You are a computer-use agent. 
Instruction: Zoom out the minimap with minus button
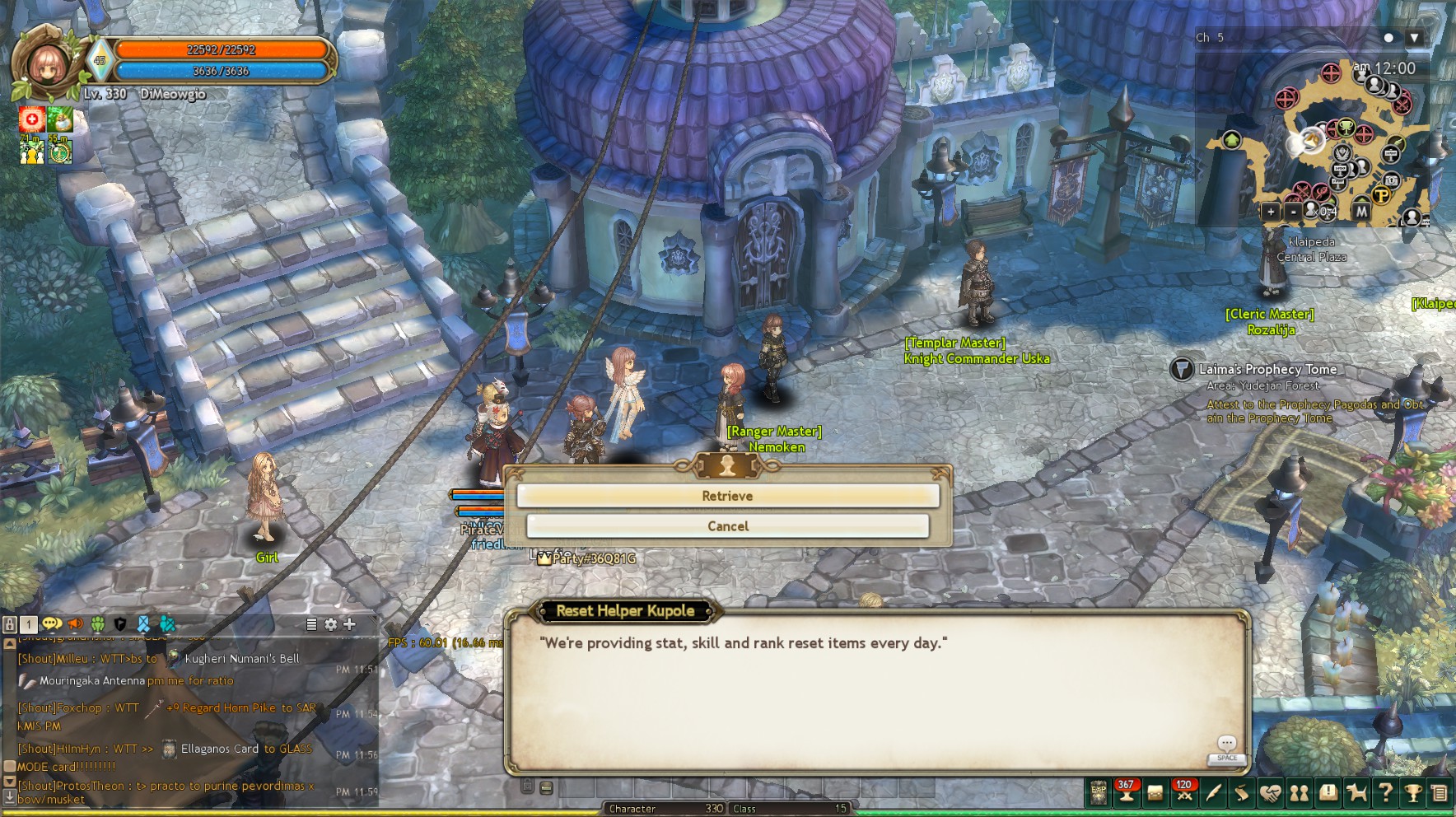pos(1293,212)
